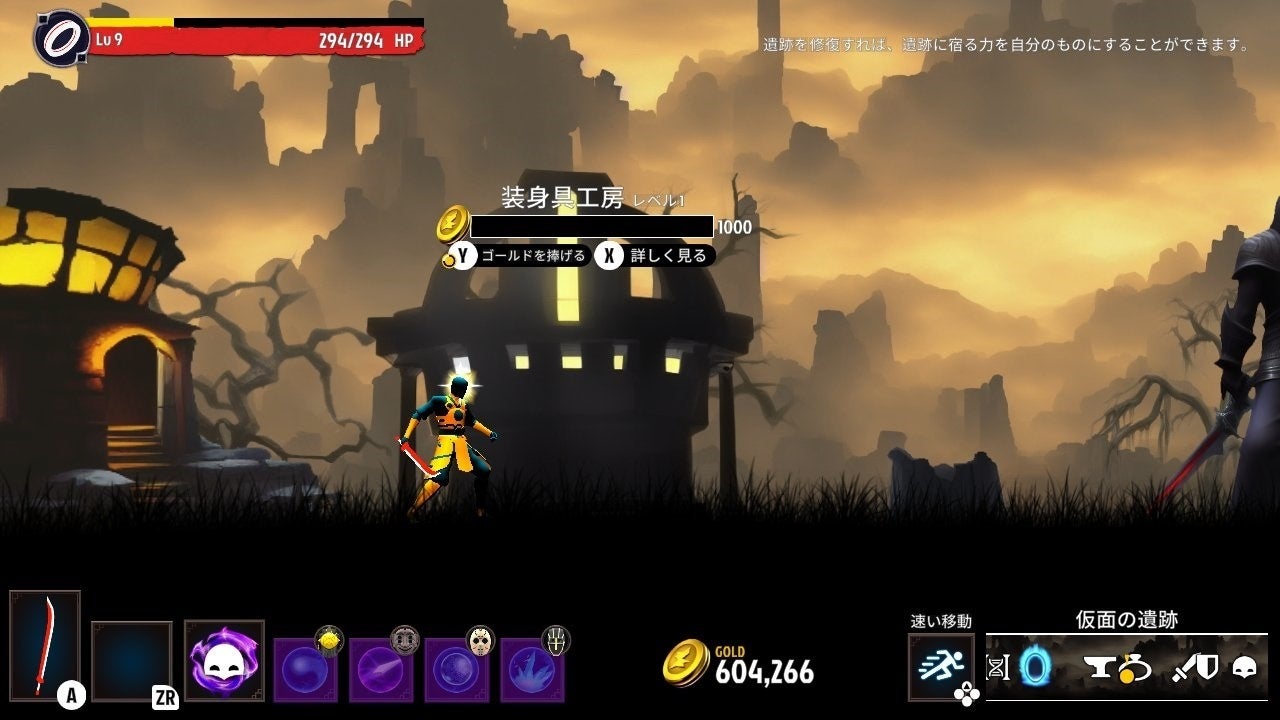Select the empty ZR ability slot
The height and width of the screenshot is (720, 1280).
[131, 660]
